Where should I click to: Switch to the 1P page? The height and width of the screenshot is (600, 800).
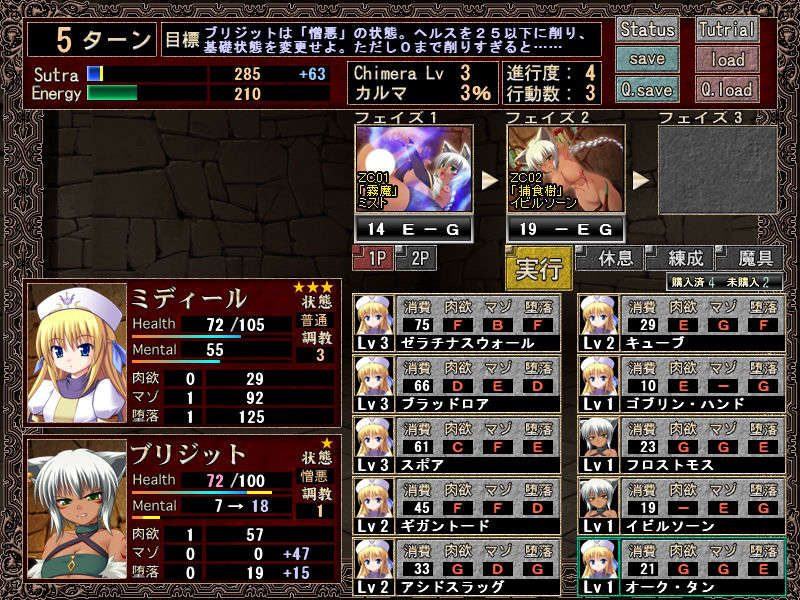(372, 259)
